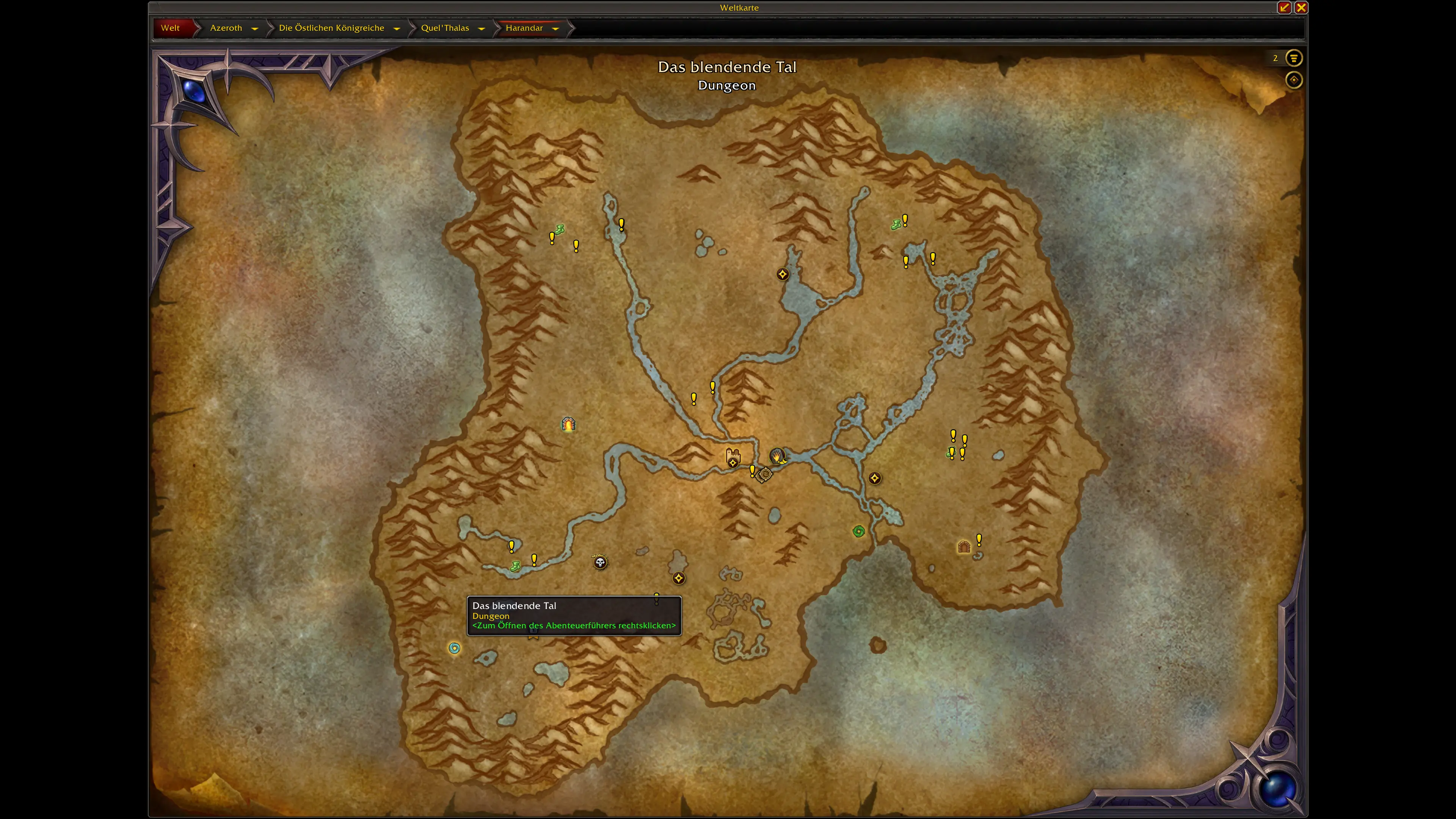Expand the dropdown arrow next to Harandar
1456x819 pixels.
(x=555, y=28)
